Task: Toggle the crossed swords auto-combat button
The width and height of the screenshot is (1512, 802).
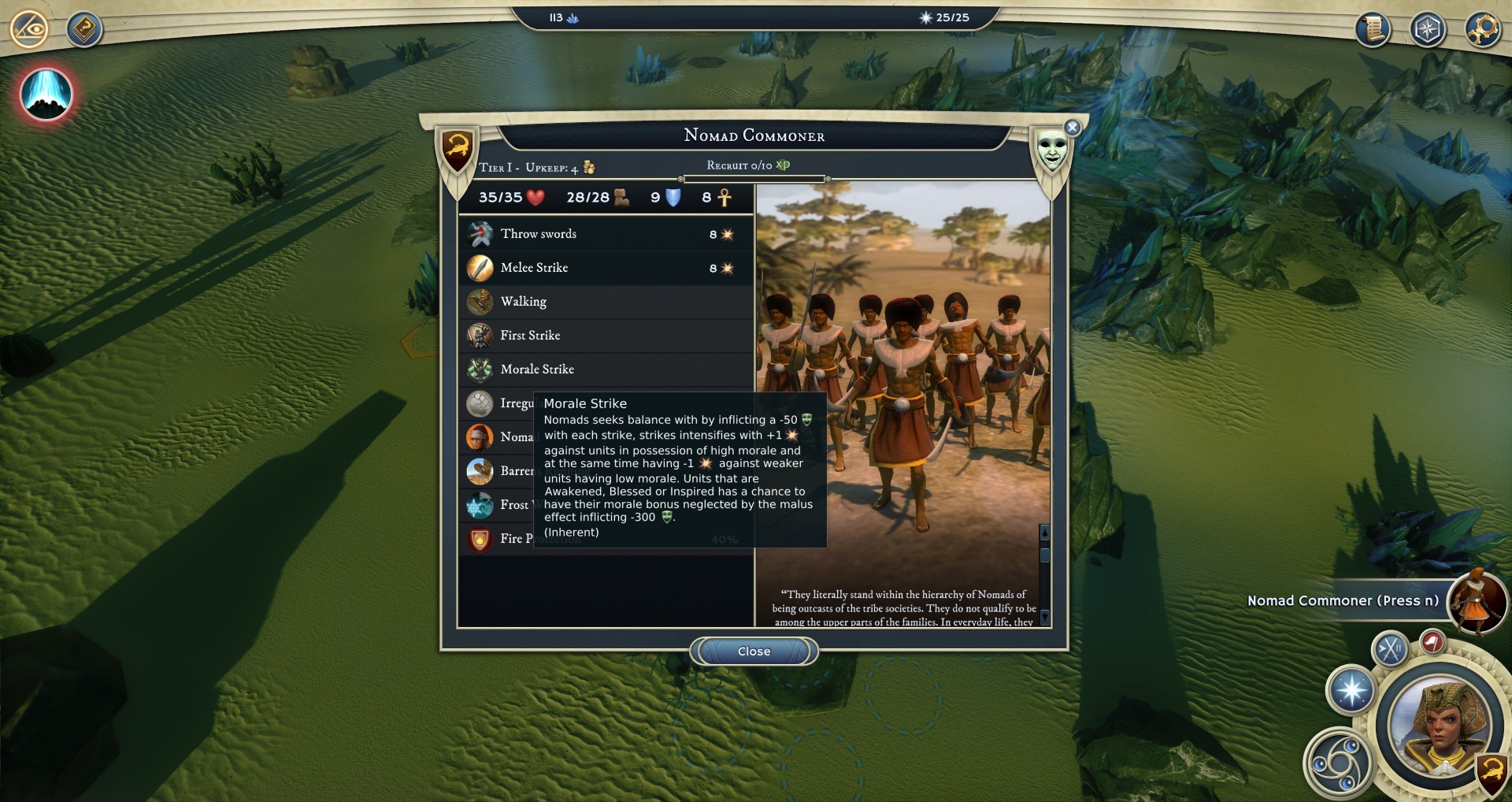Action: coord(1390,650)
